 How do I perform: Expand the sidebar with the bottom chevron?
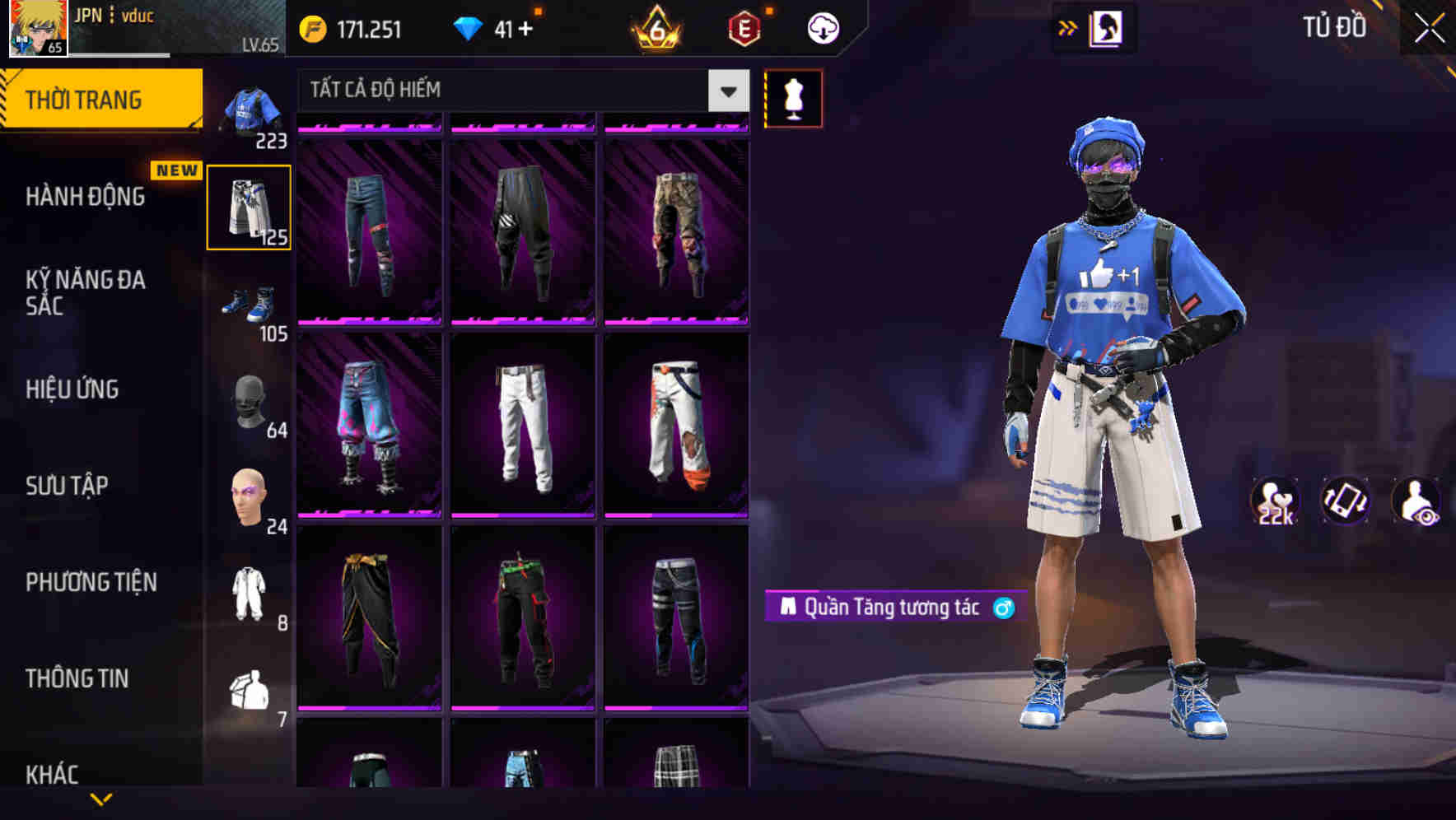point(101,801)
